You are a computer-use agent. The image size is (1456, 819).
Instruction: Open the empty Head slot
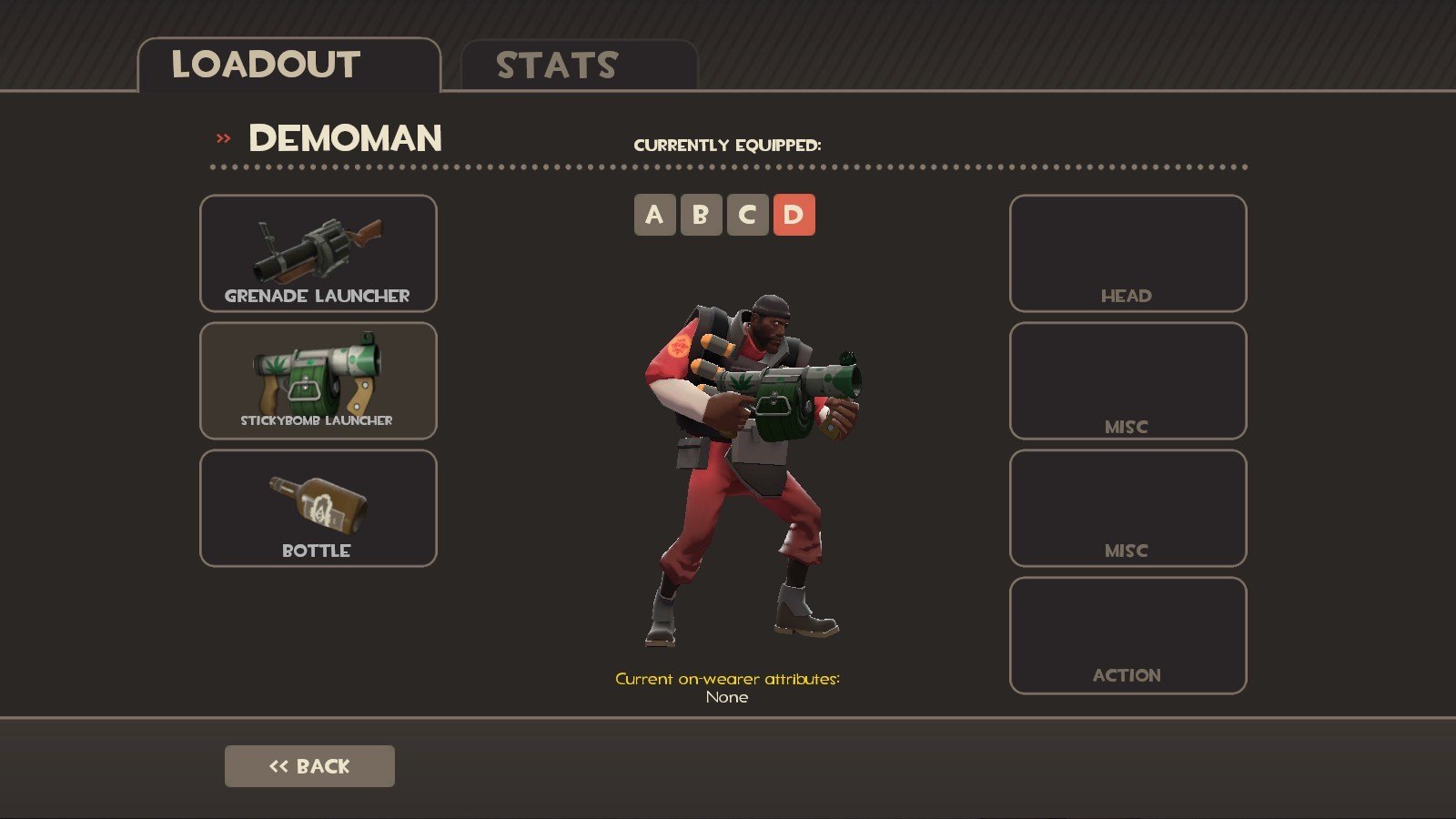click(x=1127, y=253)
